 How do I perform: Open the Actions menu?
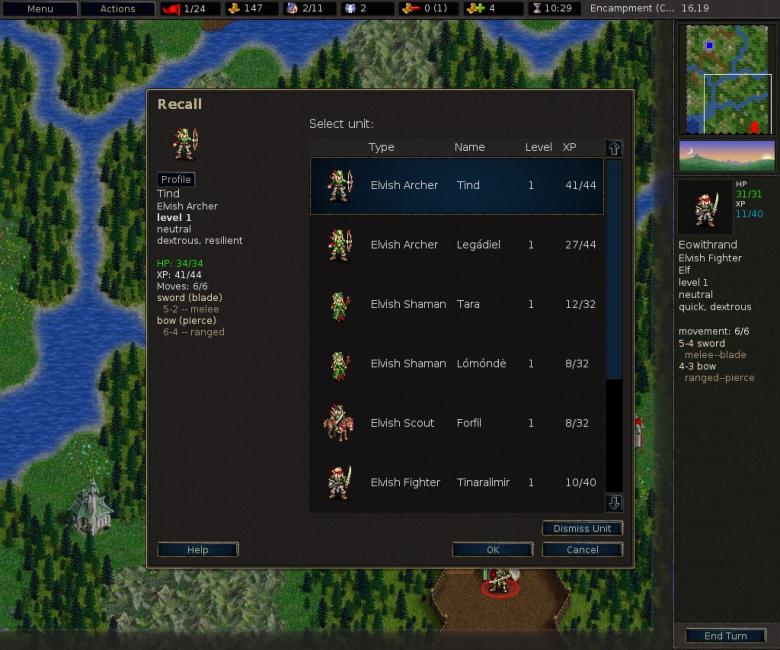pyautogui.click(x=117, y=9)
